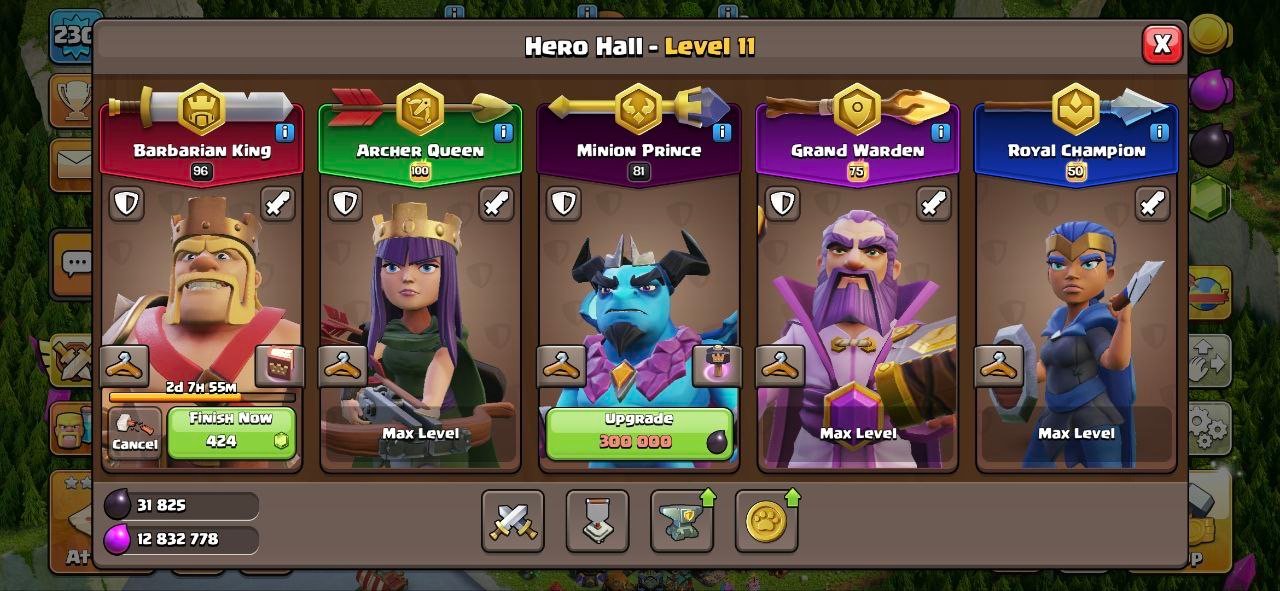Open the blacksmith anvil button
Image resolution: width=1280 pixels, height=591 pixels.
(682, 521)
